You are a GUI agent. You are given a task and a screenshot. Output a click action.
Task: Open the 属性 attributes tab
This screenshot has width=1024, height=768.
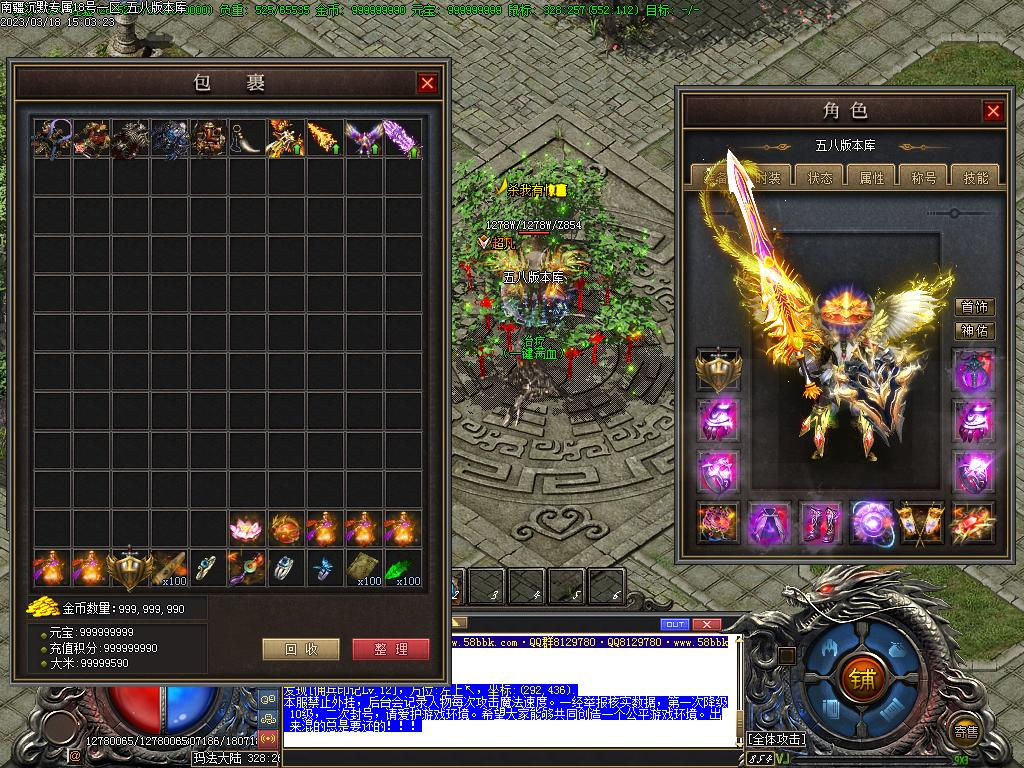(x=872, y=177)
